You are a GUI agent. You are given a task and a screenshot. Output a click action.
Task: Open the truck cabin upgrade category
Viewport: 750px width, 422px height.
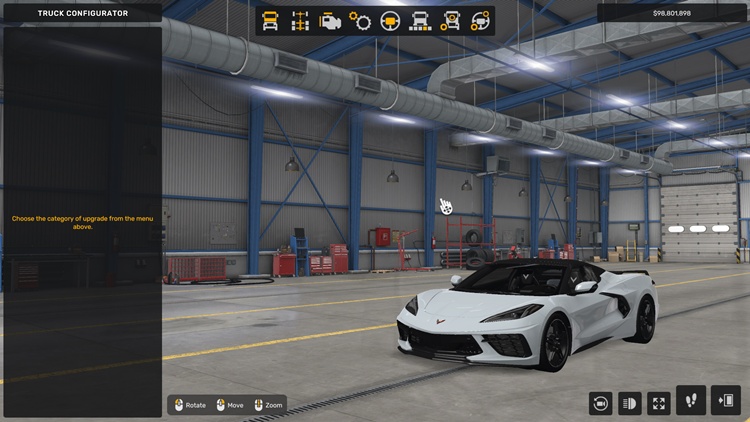pos(270,20)
